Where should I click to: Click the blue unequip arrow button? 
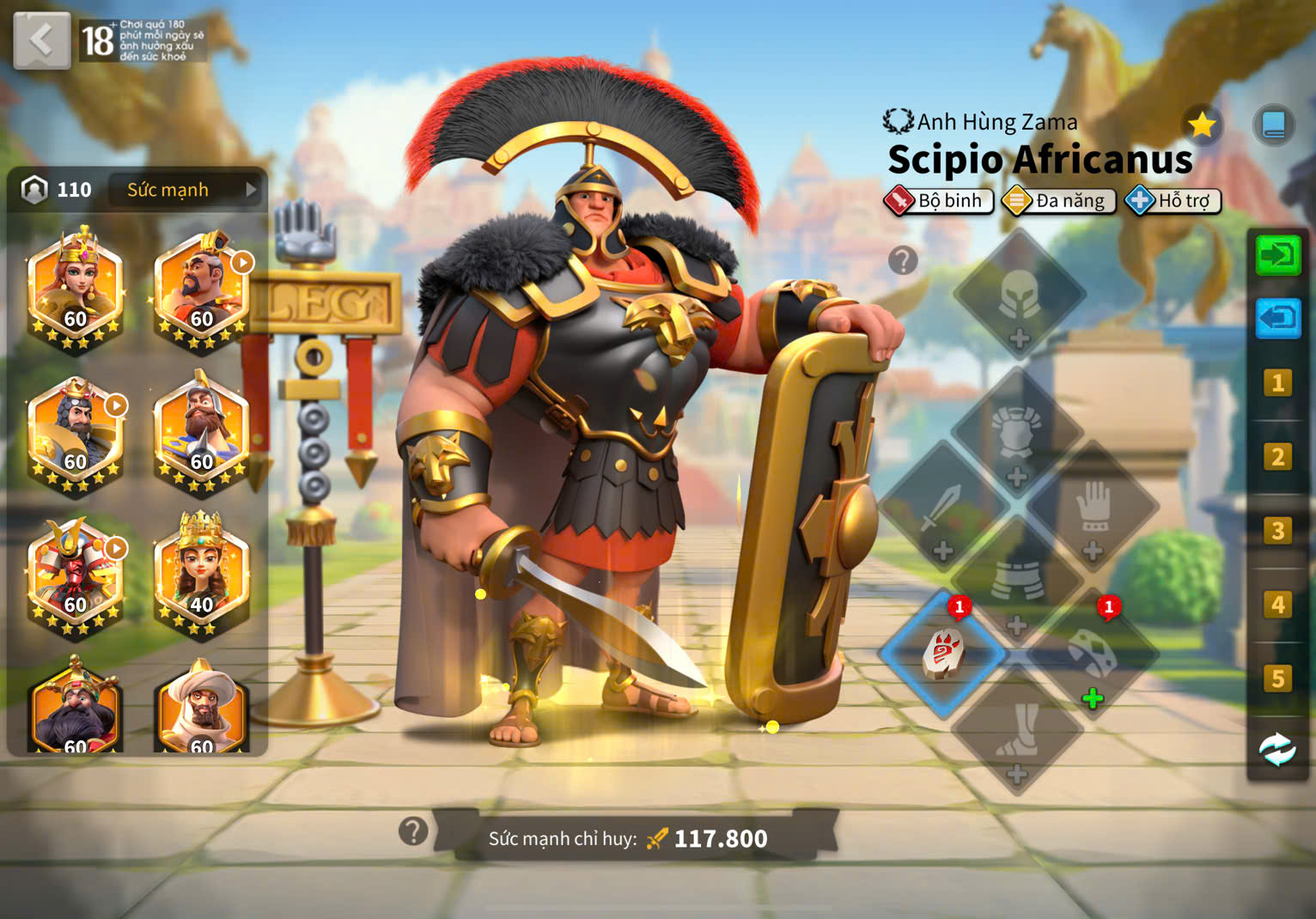(1277, 319)
